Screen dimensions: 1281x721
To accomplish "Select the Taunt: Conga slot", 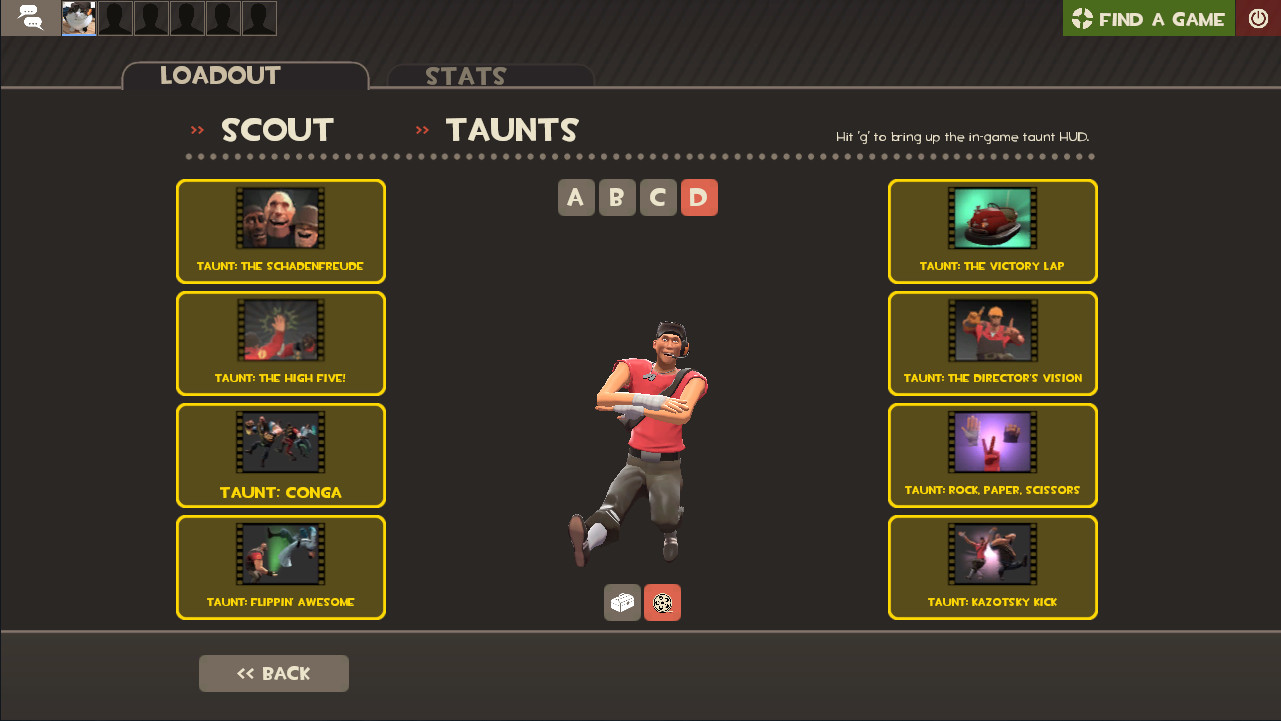I will (280, 455).
